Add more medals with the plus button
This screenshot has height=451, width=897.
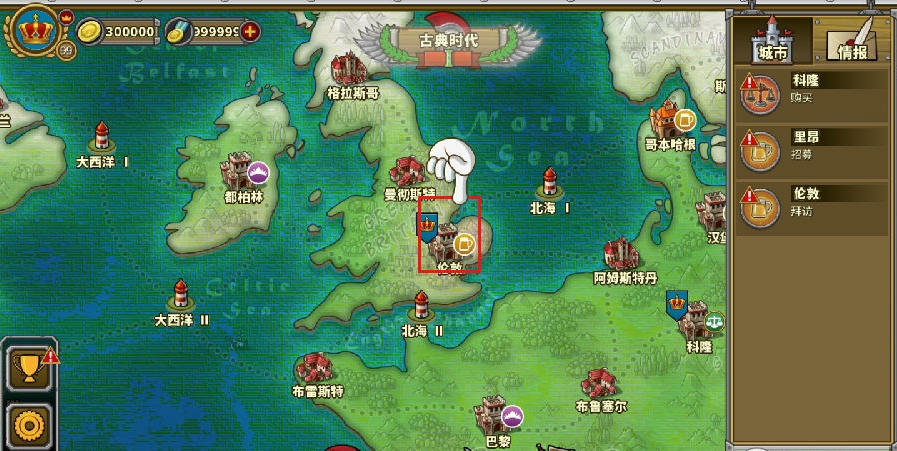pos(250,31)
